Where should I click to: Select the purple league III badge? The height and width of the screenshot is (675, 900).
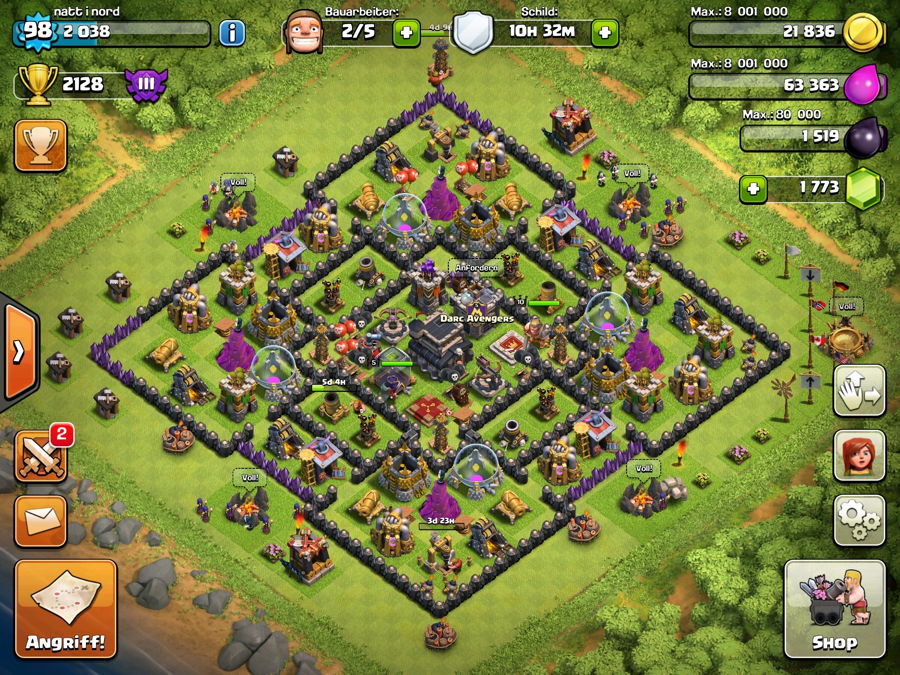(x=144, y=84)
